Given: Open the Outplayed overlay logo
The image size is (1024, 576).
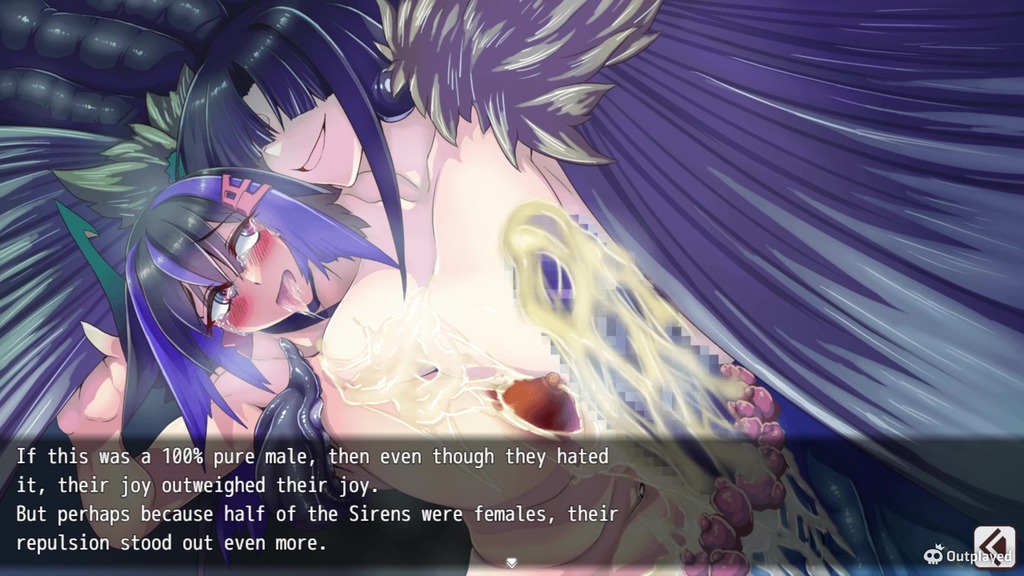Looking at the screenshot, I should [x=966, y=555].
